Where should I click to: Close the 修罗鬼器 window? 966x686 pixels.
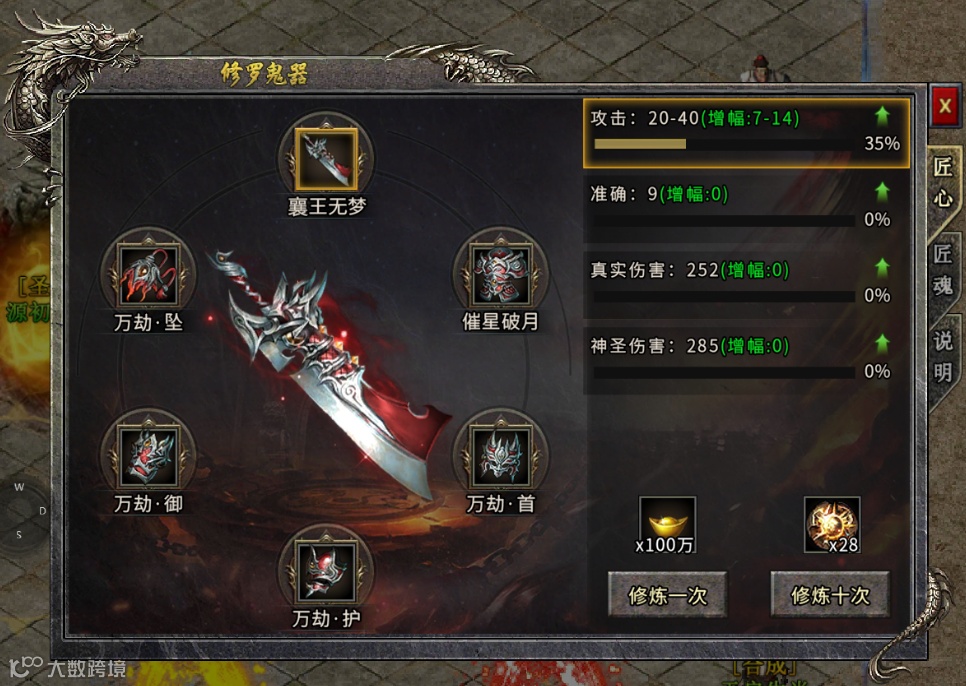[x=944, y=106]
